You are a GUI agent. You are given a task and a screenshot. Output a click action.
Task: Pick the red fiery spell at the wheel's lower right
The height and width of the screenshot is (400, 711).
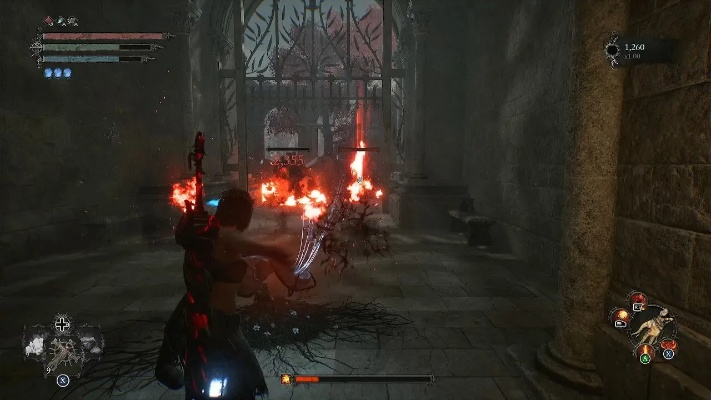click(x=667, y=345)
